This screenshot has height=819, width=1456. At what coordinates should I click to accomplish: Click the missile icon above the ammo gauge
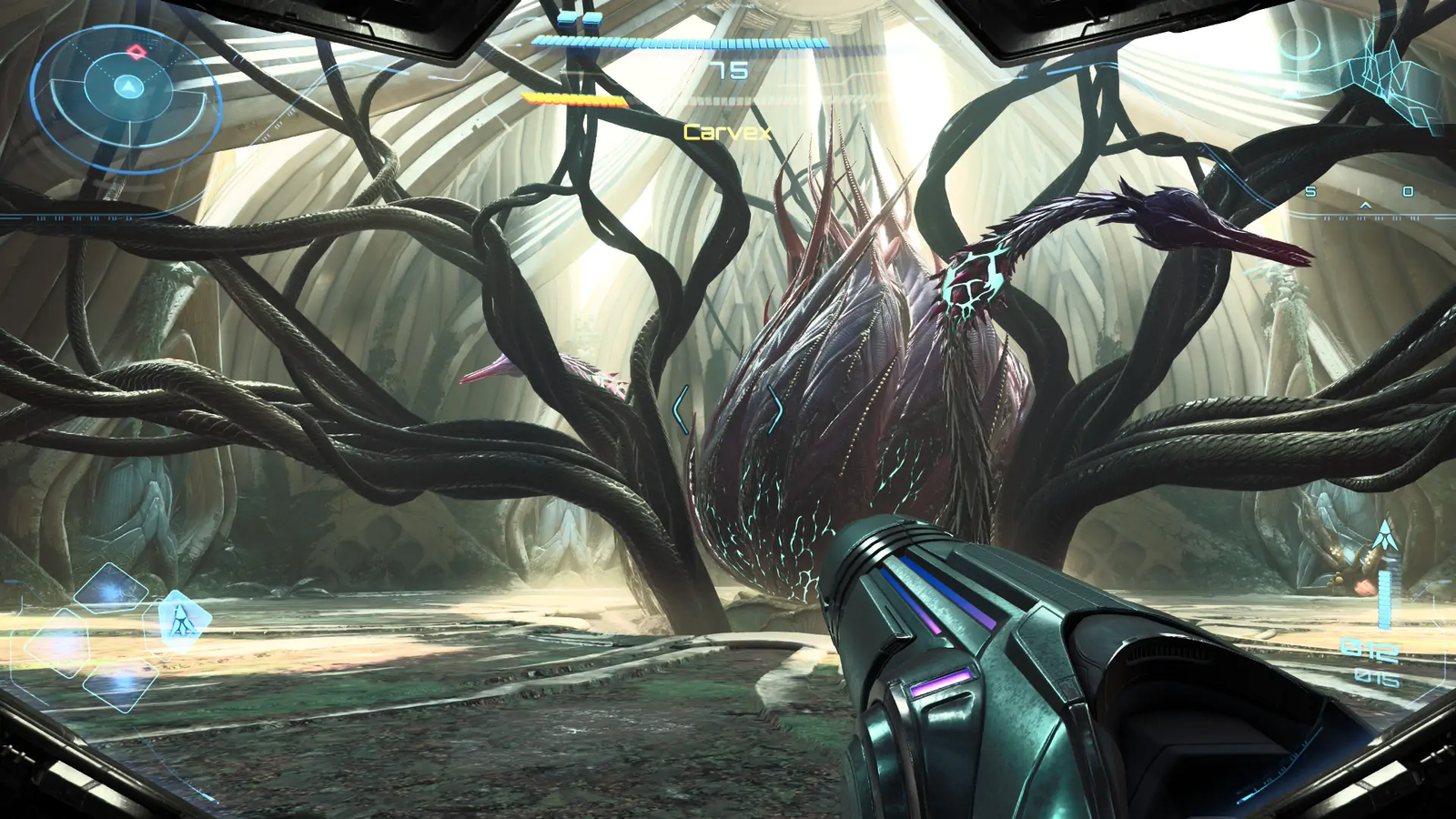tap(1385, 534)
